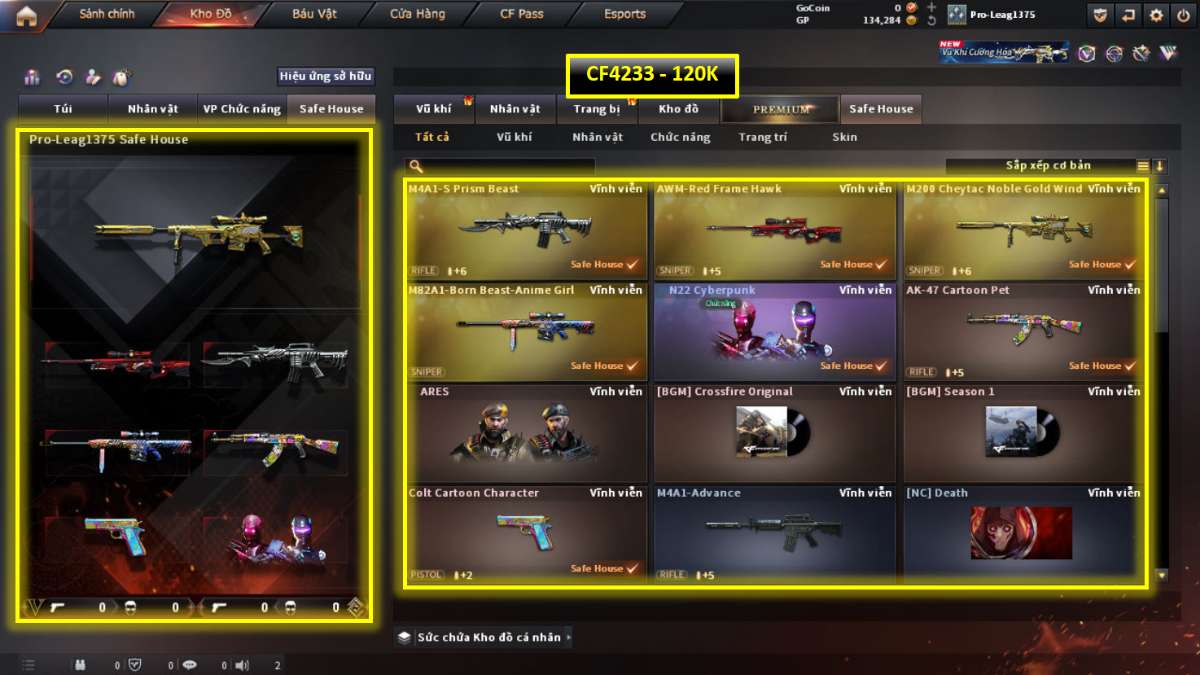1200x675 pixels.
Task: Switch to the Báu Vật tab
Action: tap(314, 15)
